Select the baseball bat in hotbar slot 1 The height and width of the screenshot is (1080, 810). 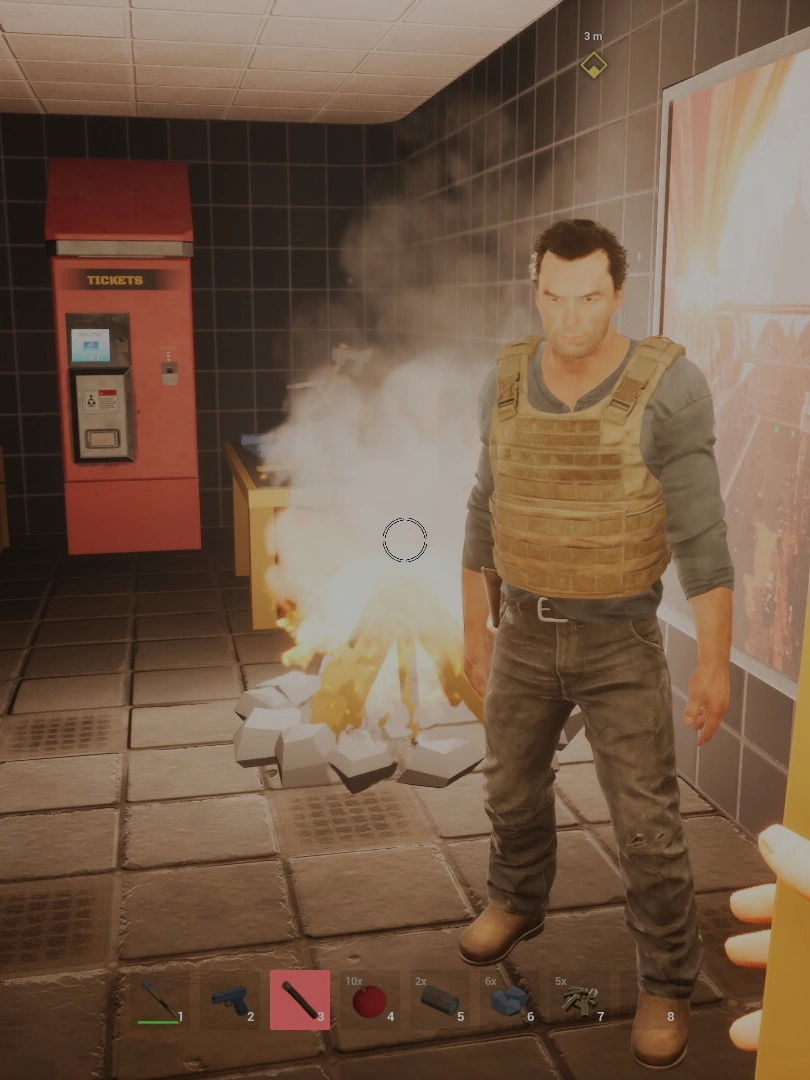pos(159,999)
